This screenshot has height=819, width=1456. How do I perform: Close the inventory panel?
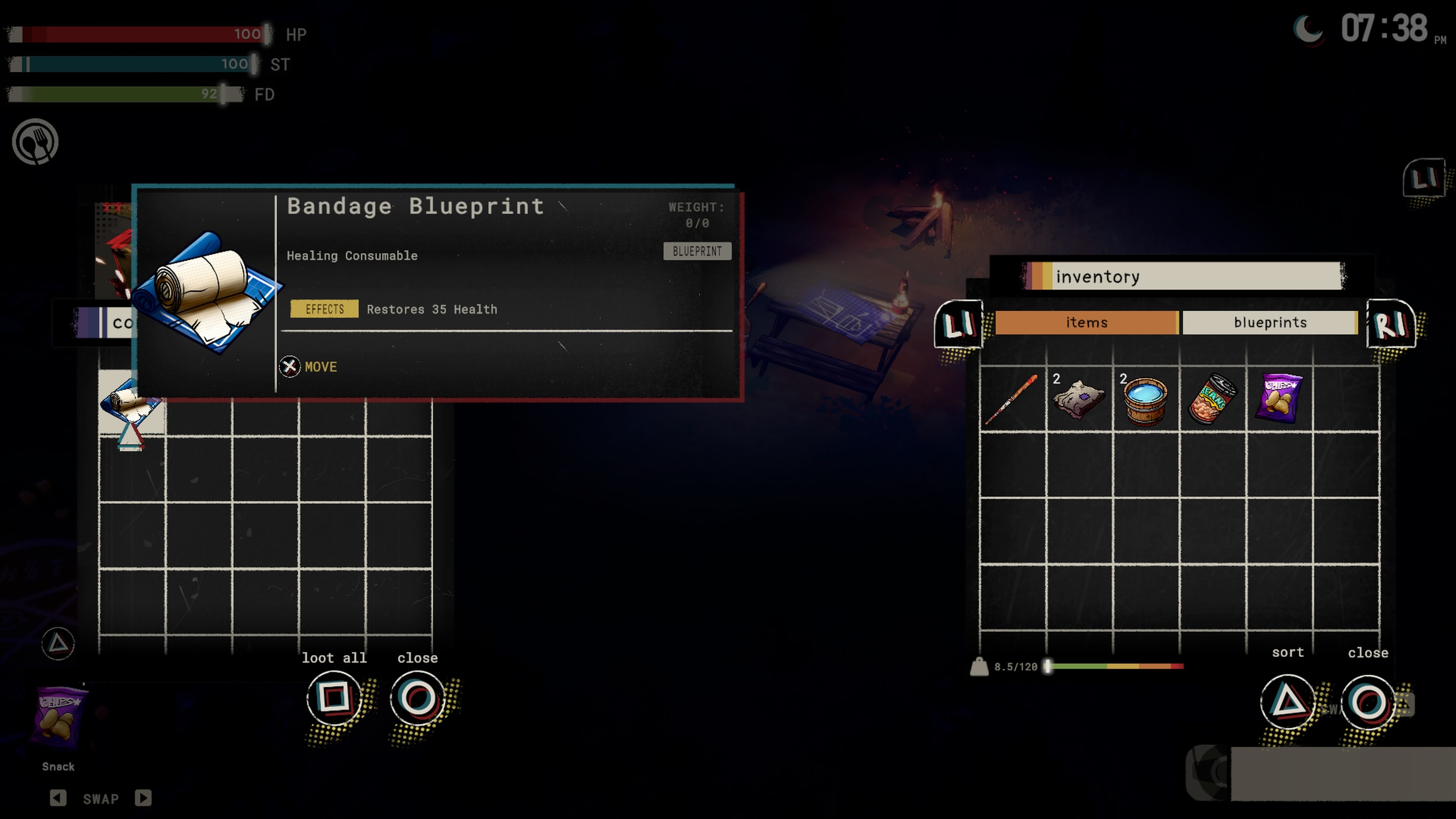1368,702
